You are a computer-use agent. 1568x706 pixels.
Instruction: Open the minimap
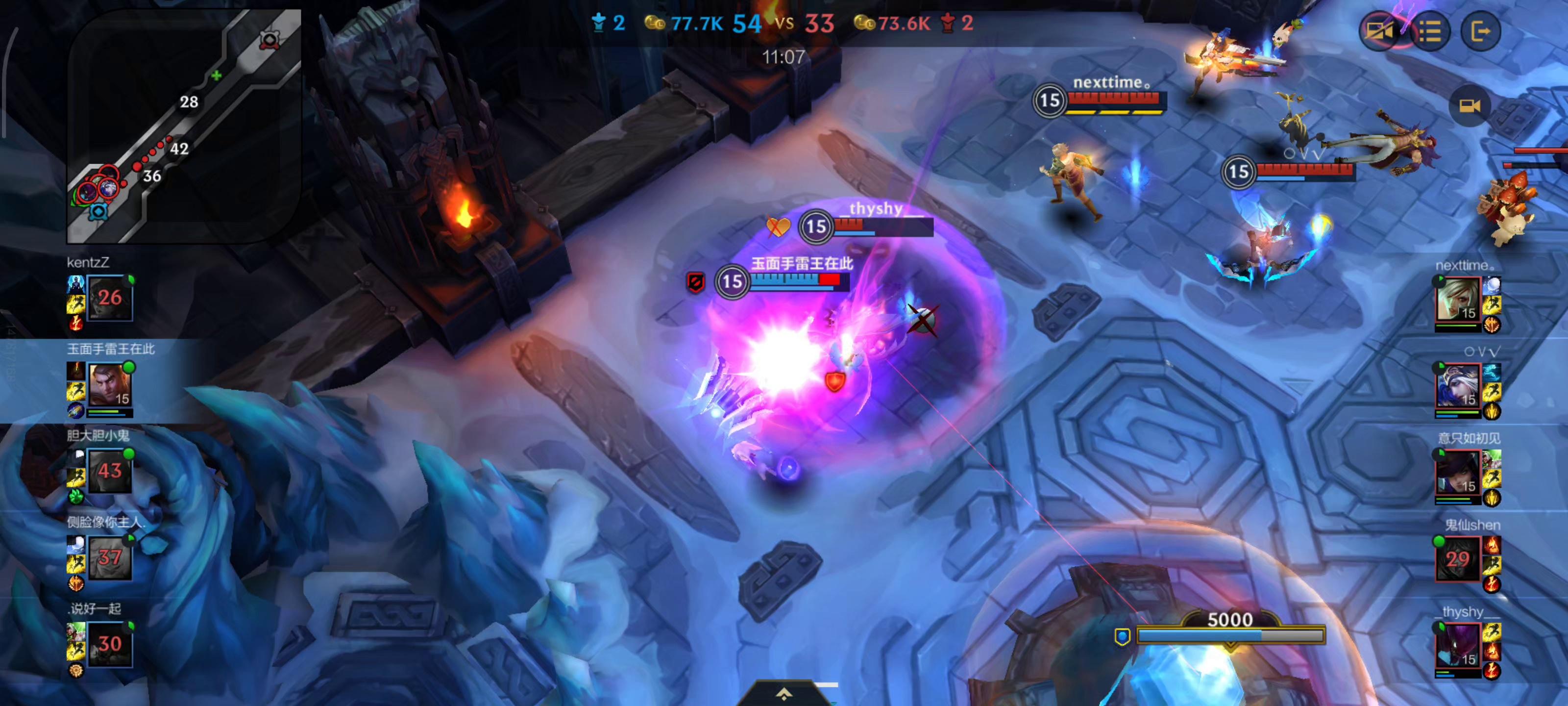point(184,126)
